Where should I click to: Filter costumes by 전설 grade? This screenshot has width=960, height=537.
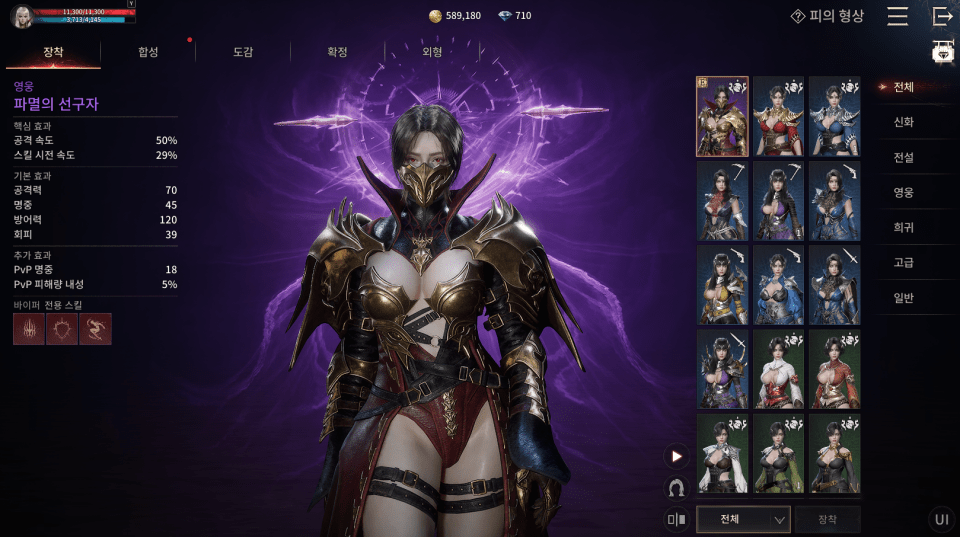pos(903,157)
